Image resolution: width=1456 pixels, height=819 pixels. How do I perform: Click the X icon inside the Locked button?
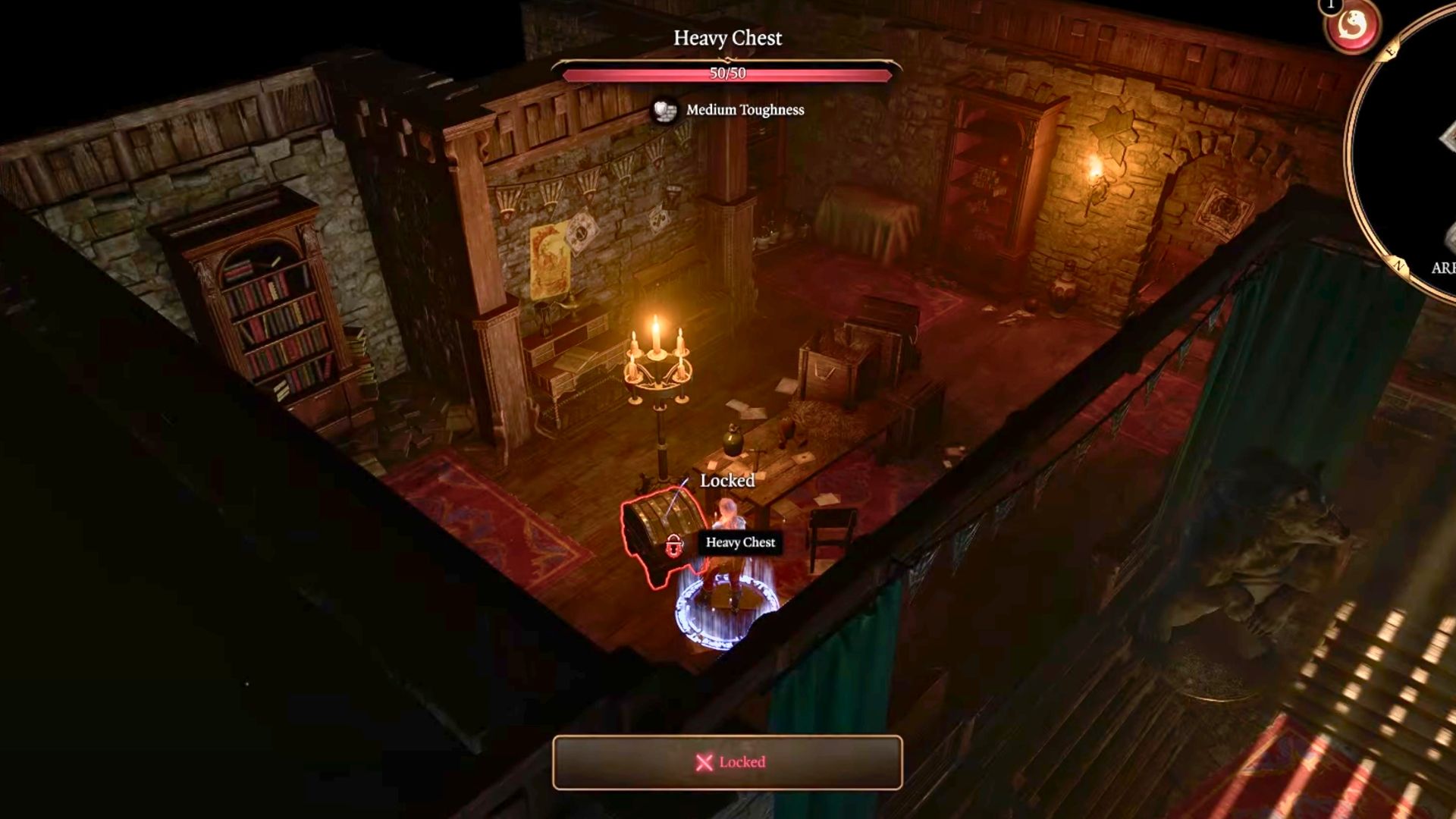coord(704,762)
